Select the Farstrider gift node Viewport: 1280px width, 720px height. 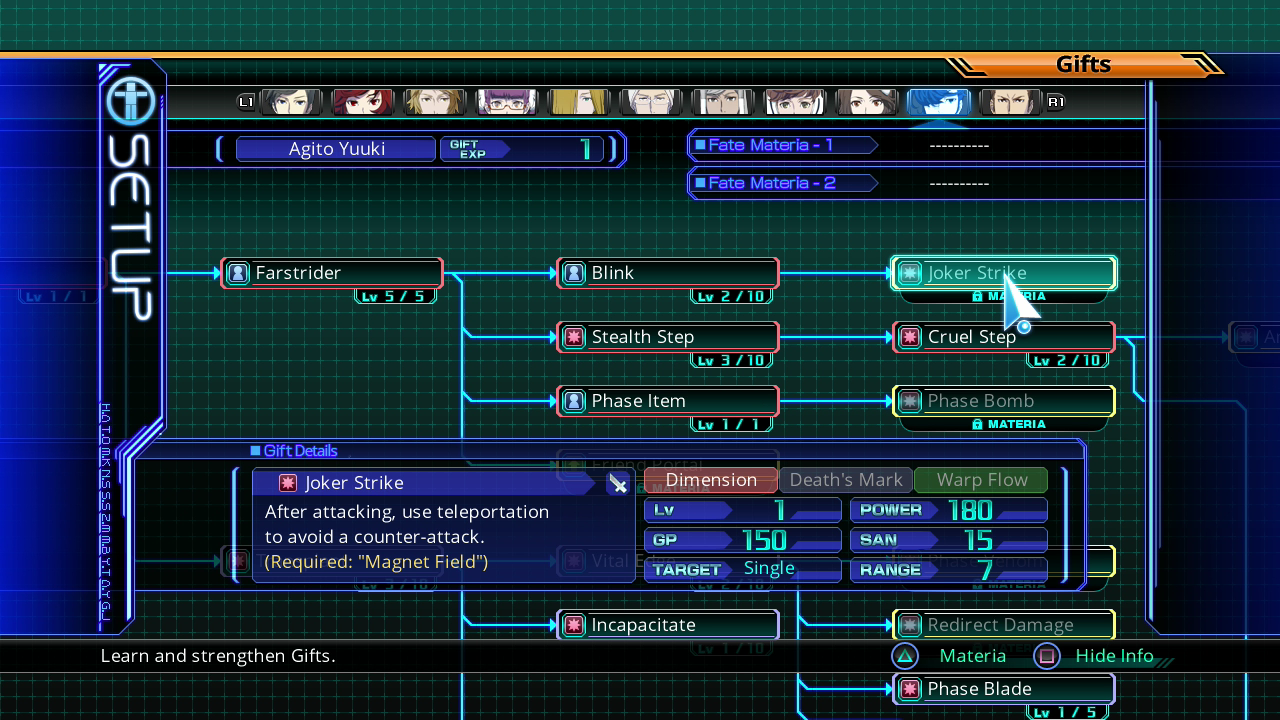pos(332,273)
